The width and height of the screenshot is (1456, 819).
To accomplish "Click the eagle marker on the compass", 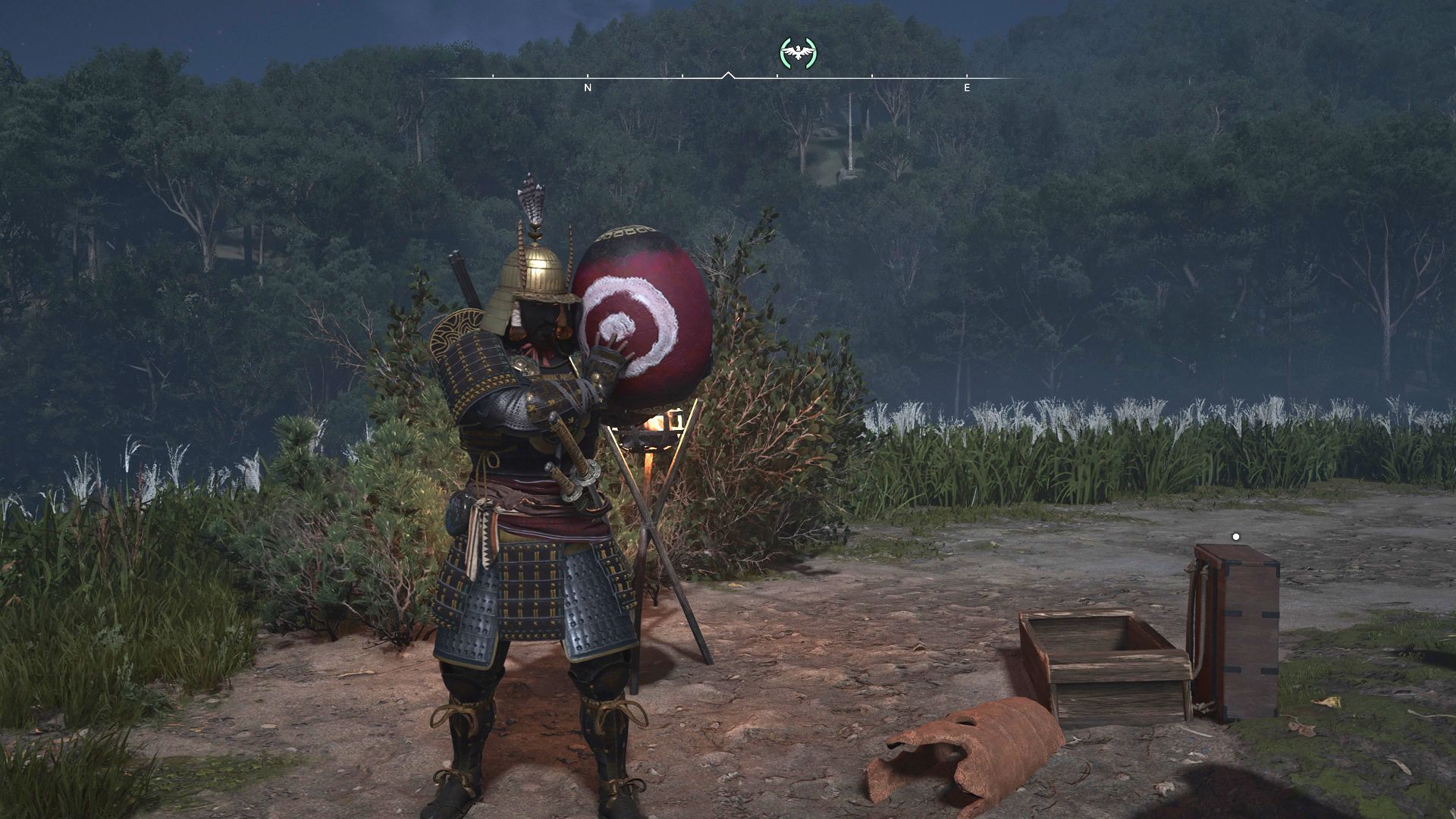I will pos(798,52).
